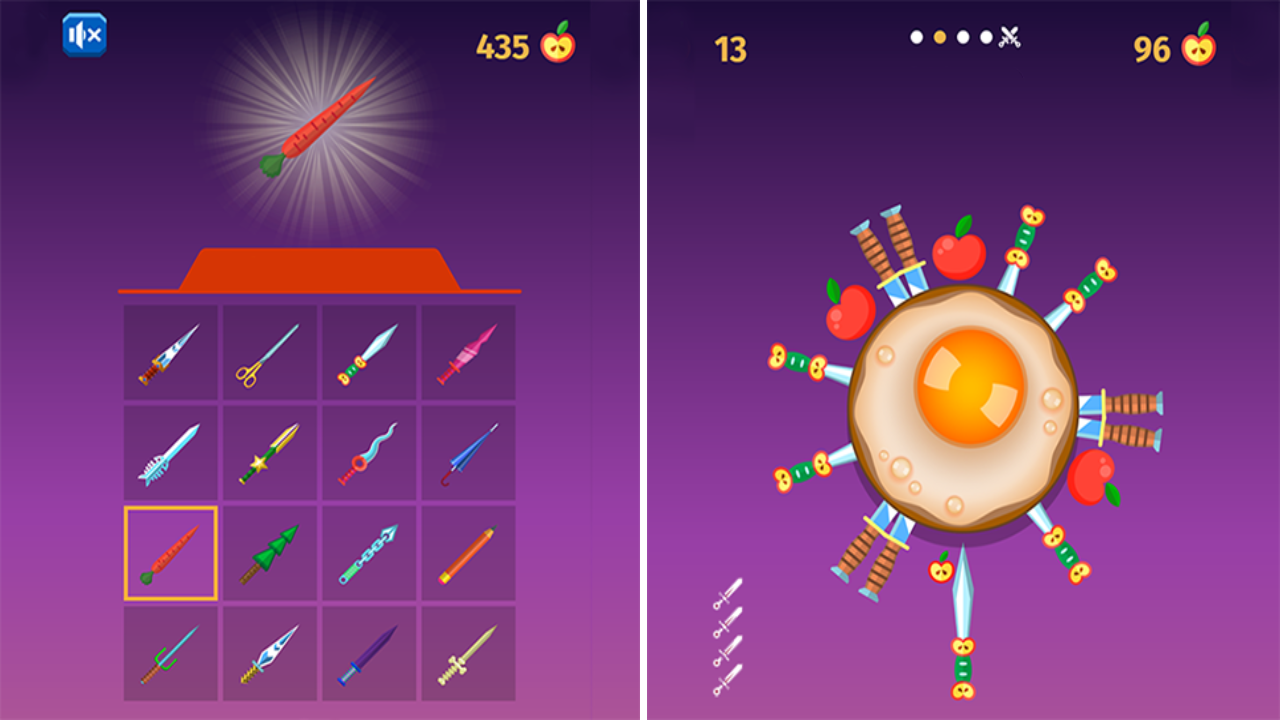Click the highlighted stage progress dot
Screen dimensions: 1280x720
(938, 36)
